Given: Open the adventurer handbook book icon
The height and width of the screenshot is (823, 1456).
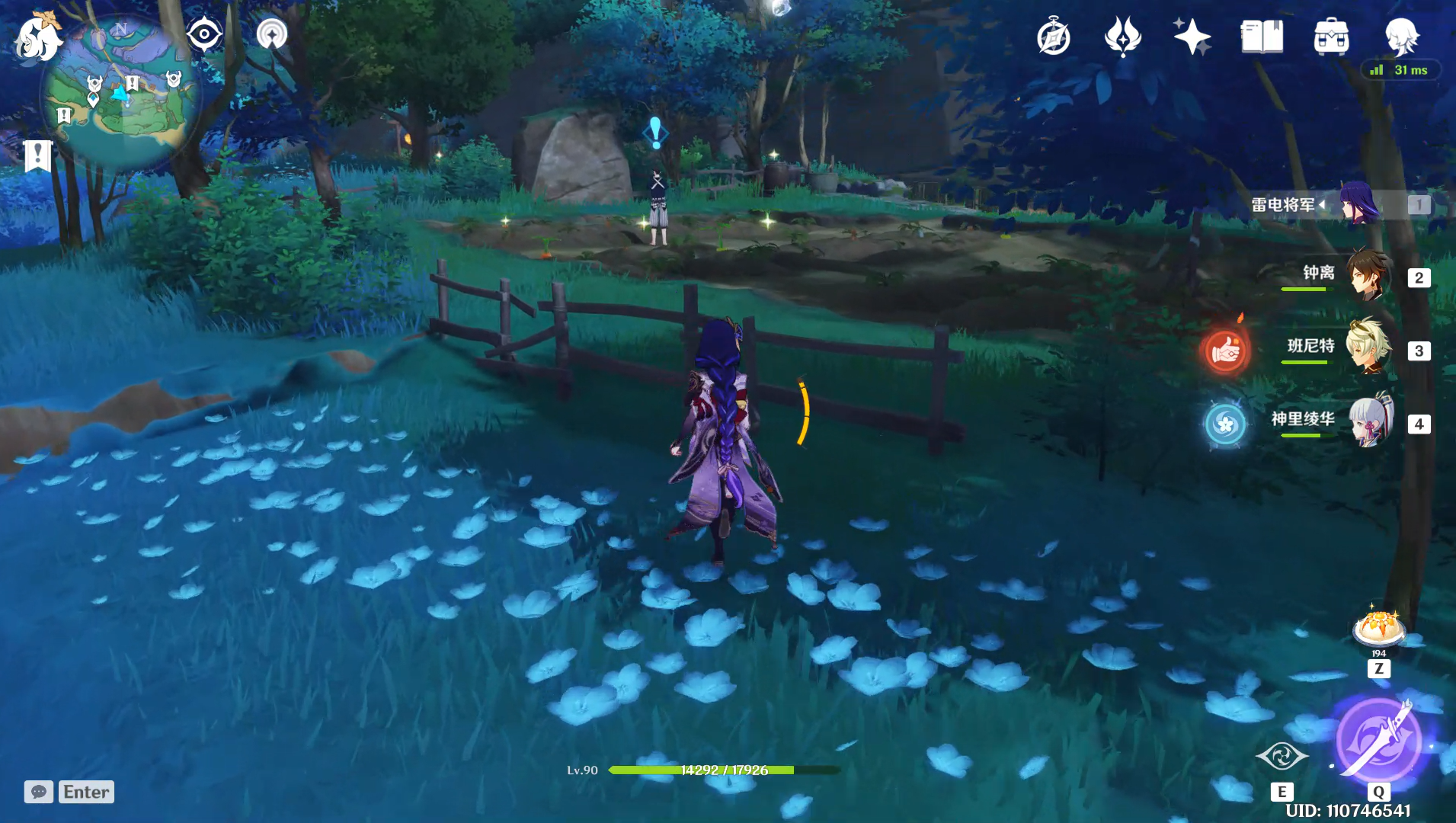Looking at the screenshot, I should pyautogui.click(x=1262, y=37).
